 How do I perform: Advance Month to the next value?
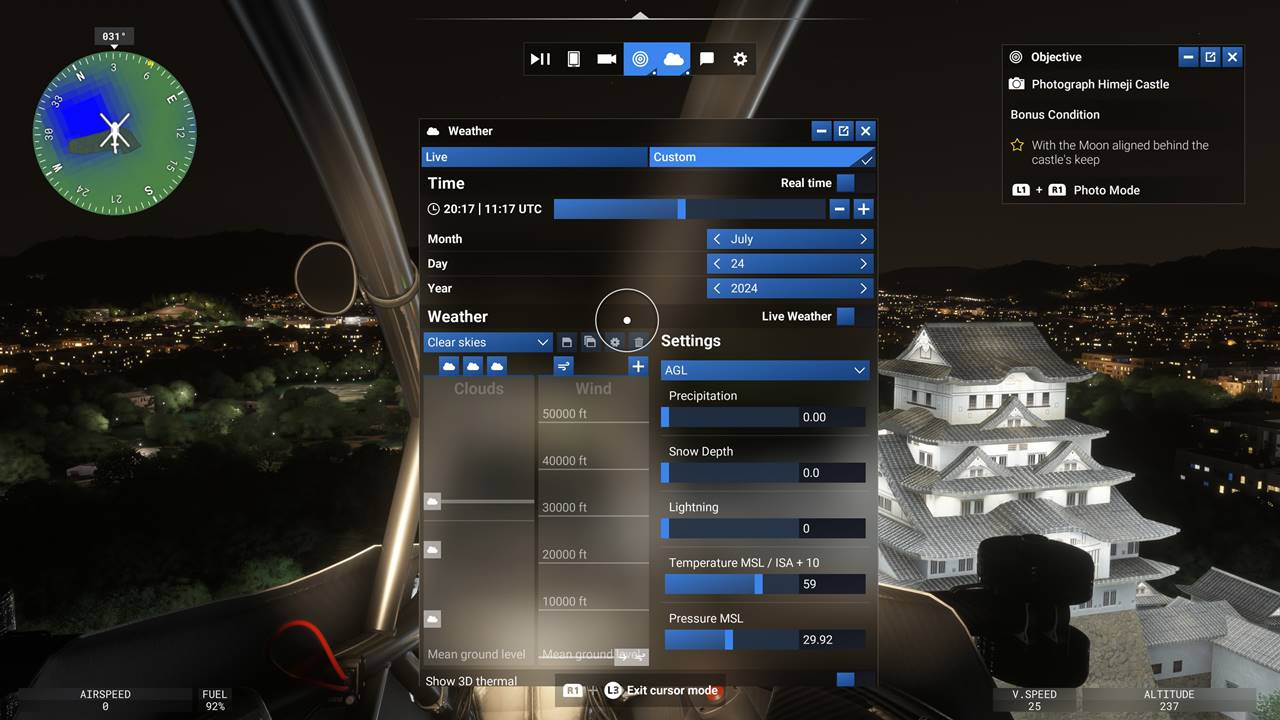(863, 239)
